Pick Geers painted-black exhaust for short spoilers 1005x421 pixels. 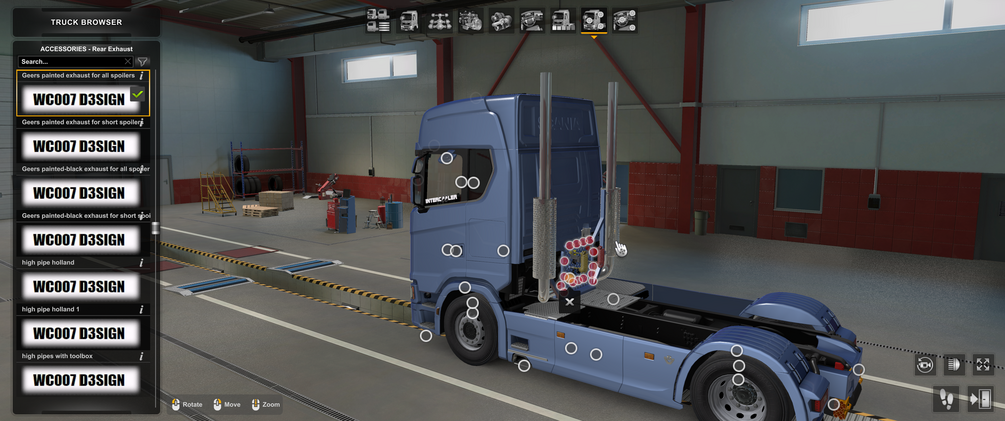click(x=79, y=240)
